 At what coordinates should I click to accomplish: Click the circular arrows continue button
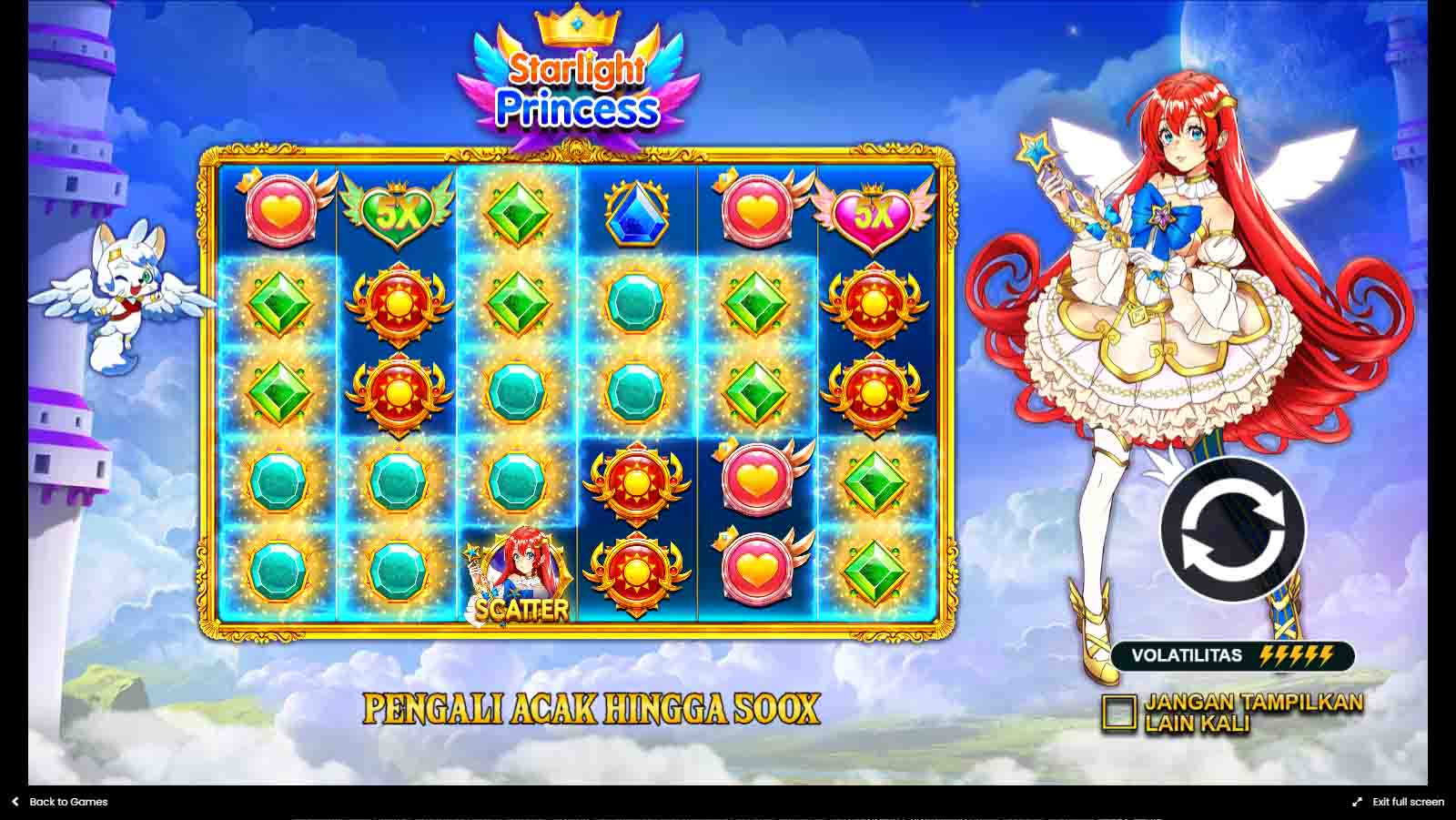[x=1232, y=530]
